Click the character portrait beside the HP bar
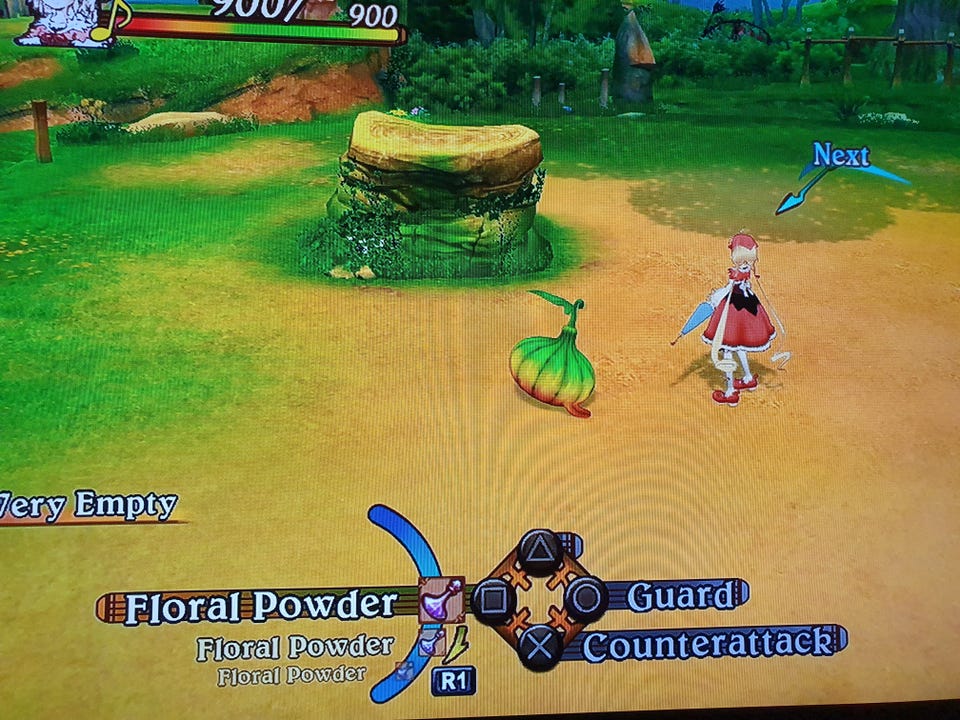Viewport: 960px width, 720px height. 62,22
